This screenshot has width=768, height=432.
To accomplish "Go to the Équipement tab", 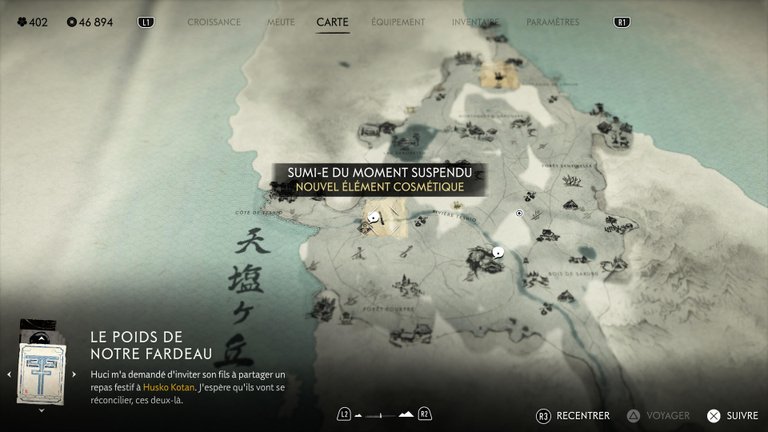I will tap(397, 21).
